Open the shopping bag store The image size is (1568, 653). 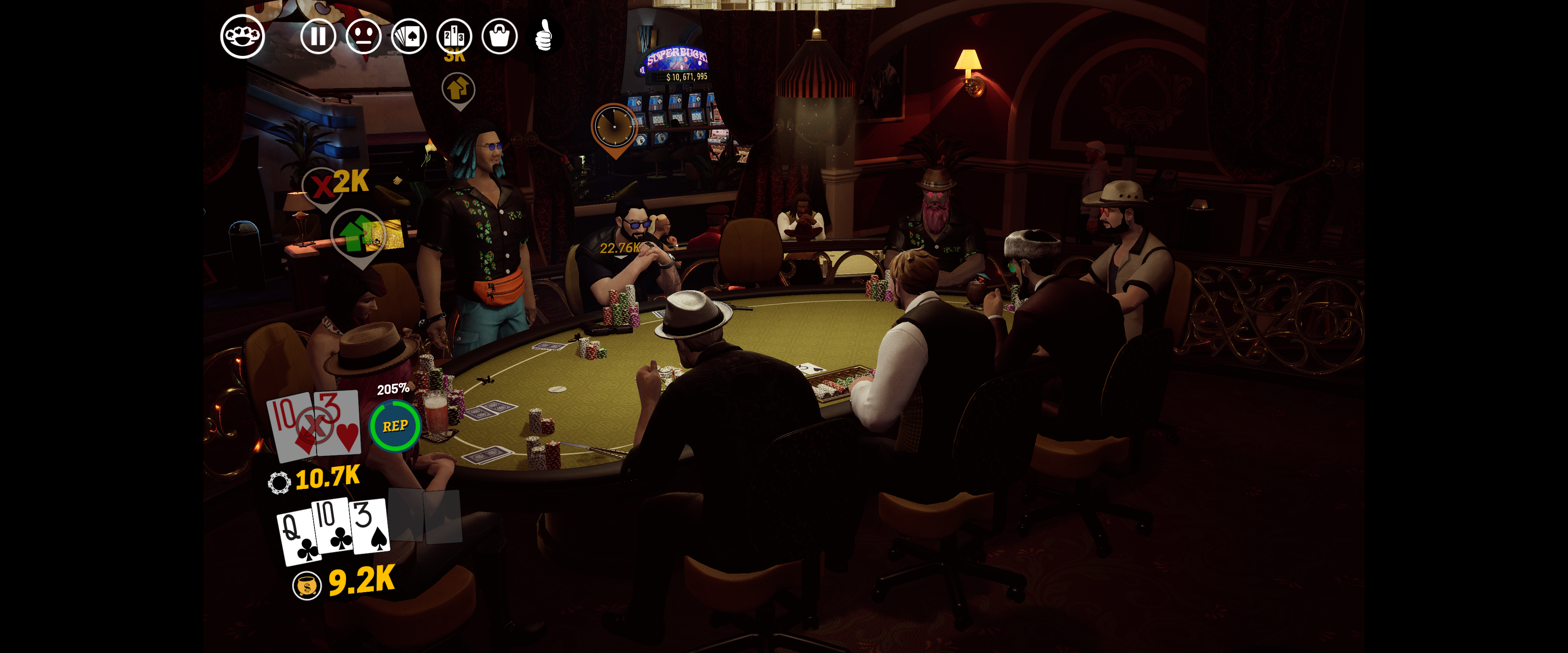click(499, 36)
